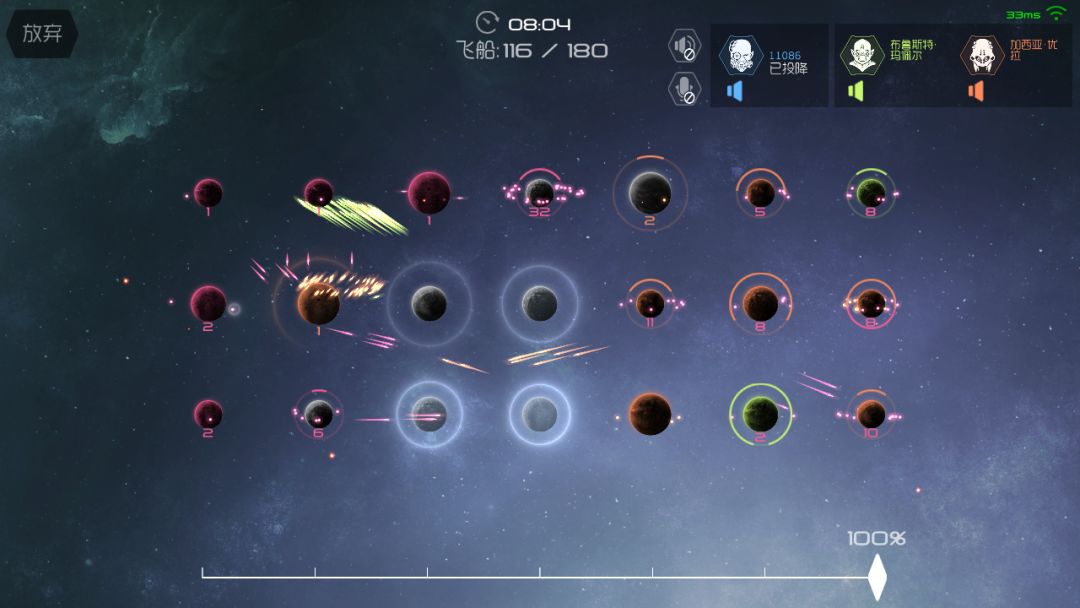The height and width of the screenshot is (608, 1080).
Task: Select the planet holding 6 ships
Action: point(318,413)
